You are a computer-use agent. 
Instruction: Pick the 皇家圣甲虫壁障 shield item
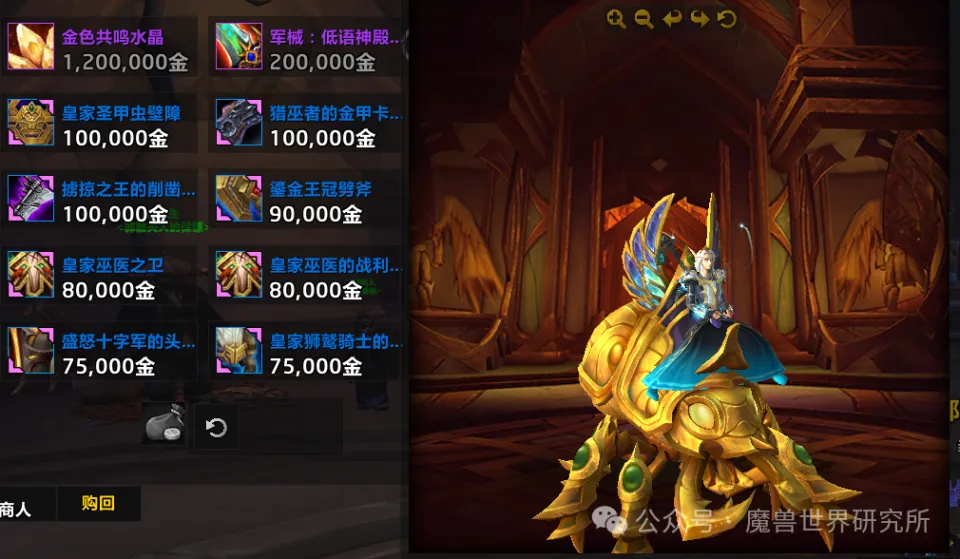point(31,122)
